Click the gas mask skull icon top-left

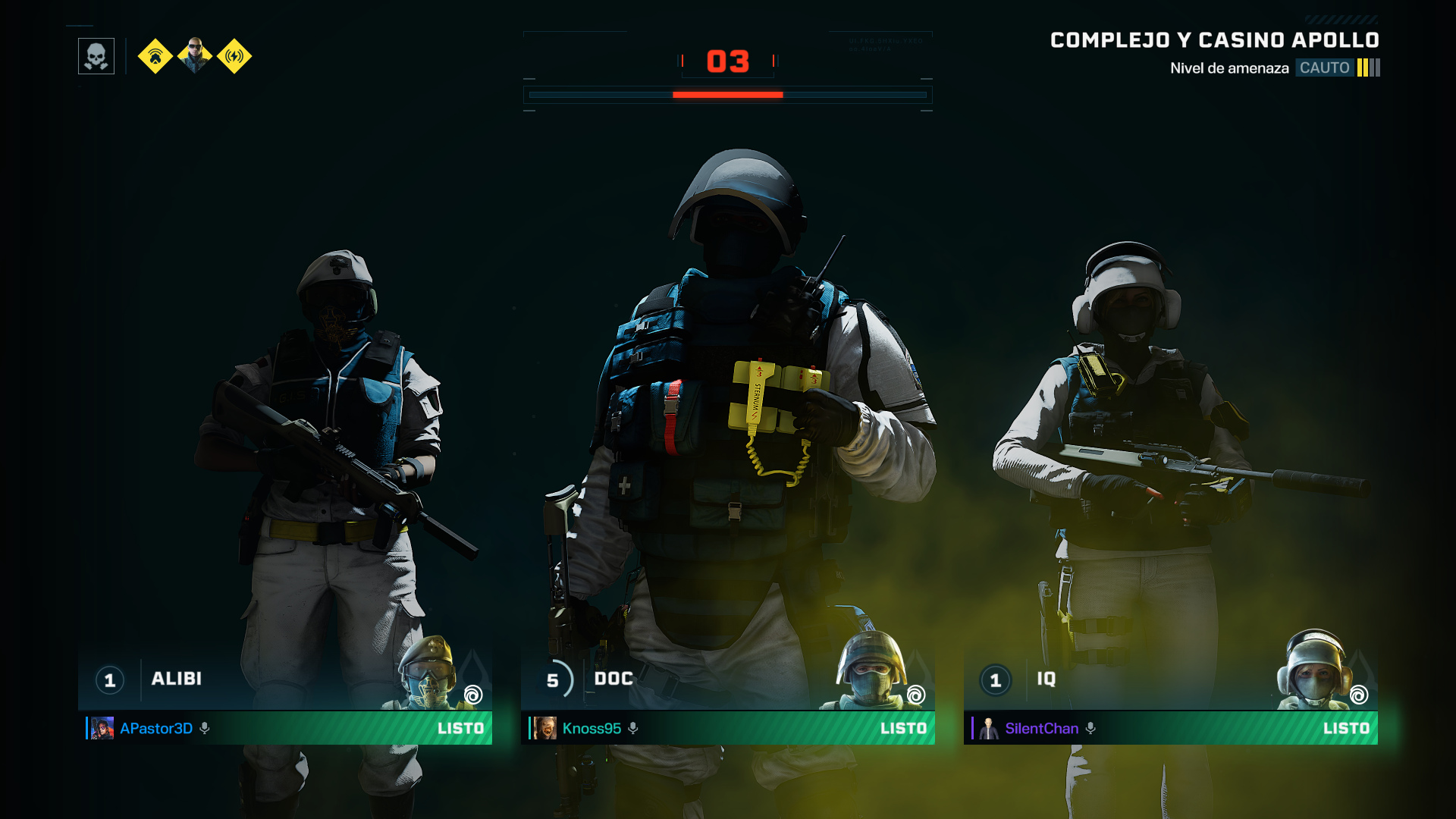pyautogui.click(x=96, y=55)
